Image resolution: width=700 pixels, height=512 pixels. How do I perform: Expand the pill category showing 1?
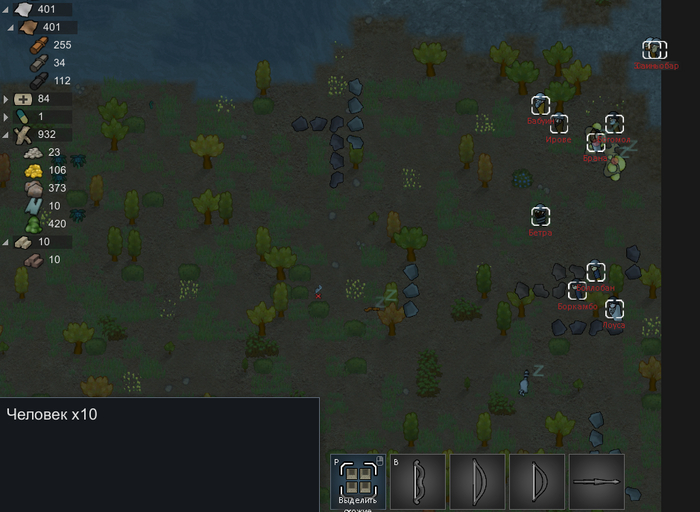(7, 116)
